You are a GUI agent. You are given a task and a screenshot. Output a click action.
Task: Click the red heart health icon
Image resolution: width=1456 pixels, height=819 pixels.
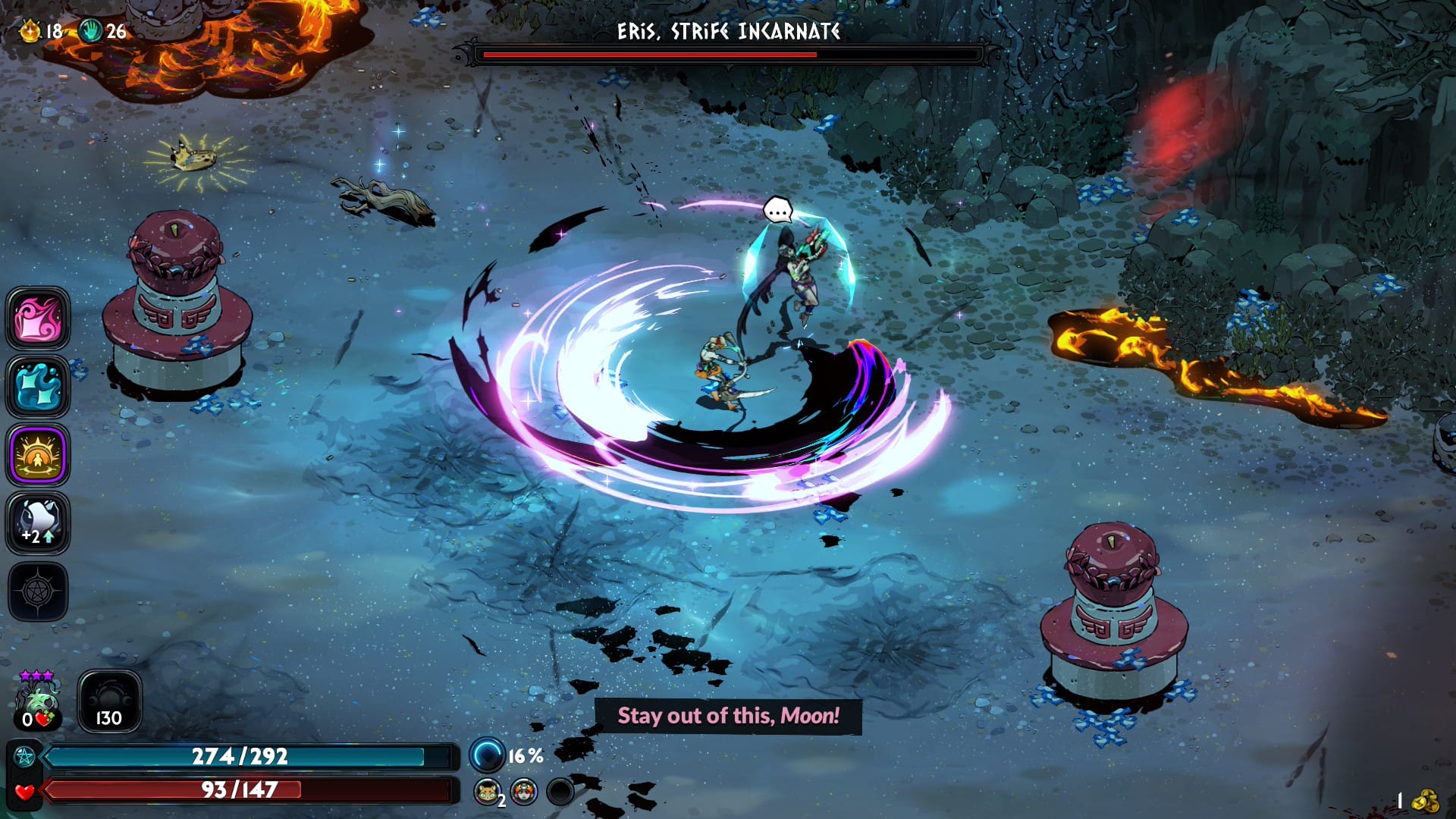pyautogui.click(x=24, y=791)
